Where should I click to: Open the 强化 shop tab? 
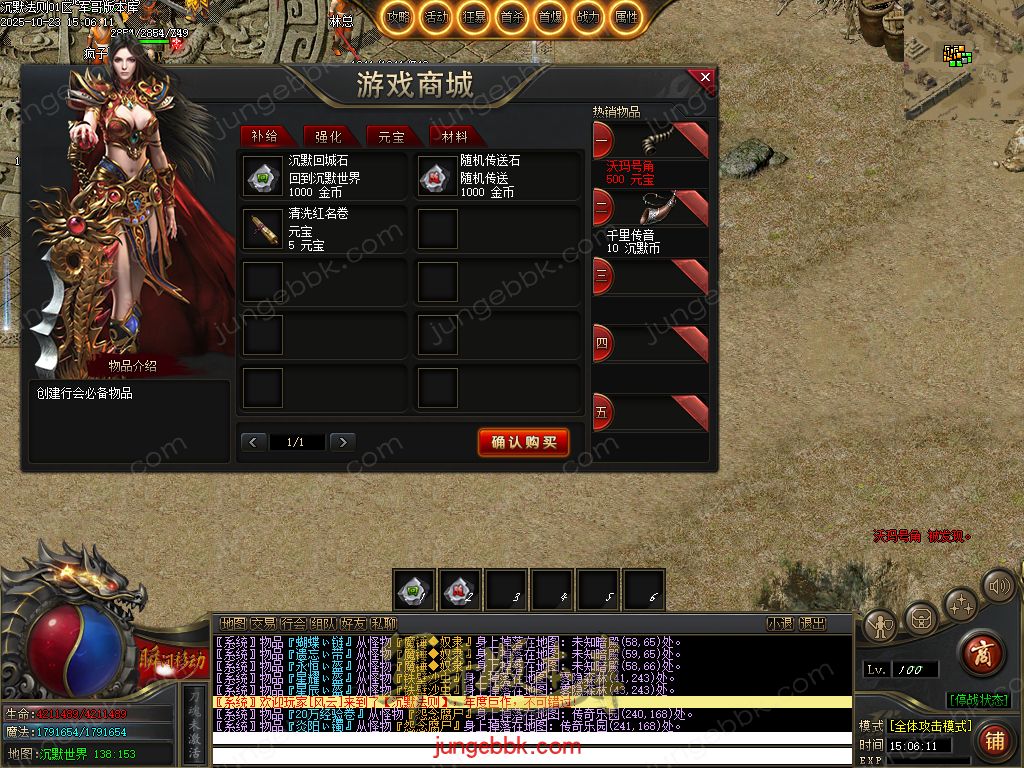point(328,137)
